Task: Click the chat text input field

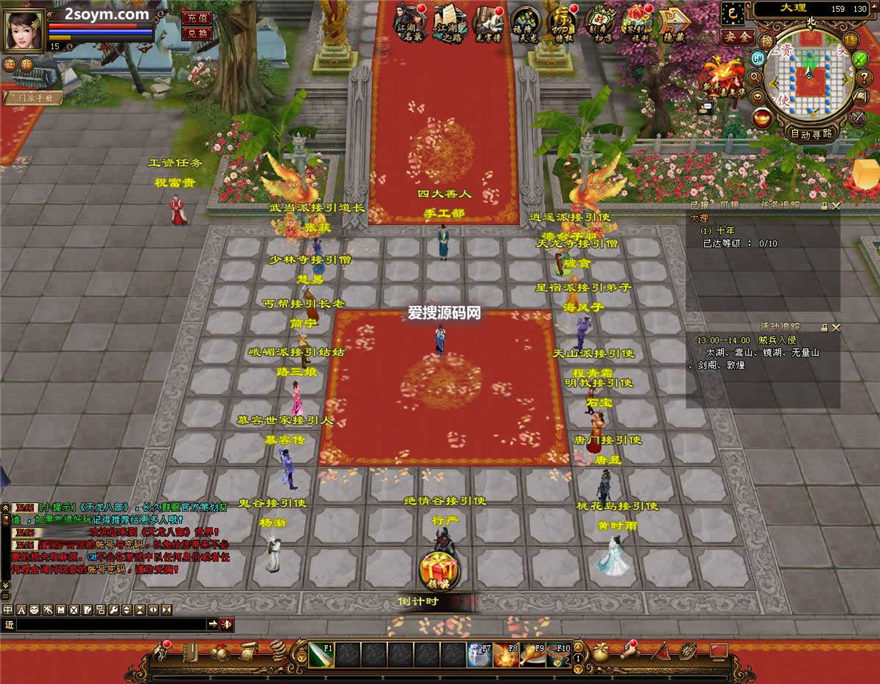Action: click(110, 624)
